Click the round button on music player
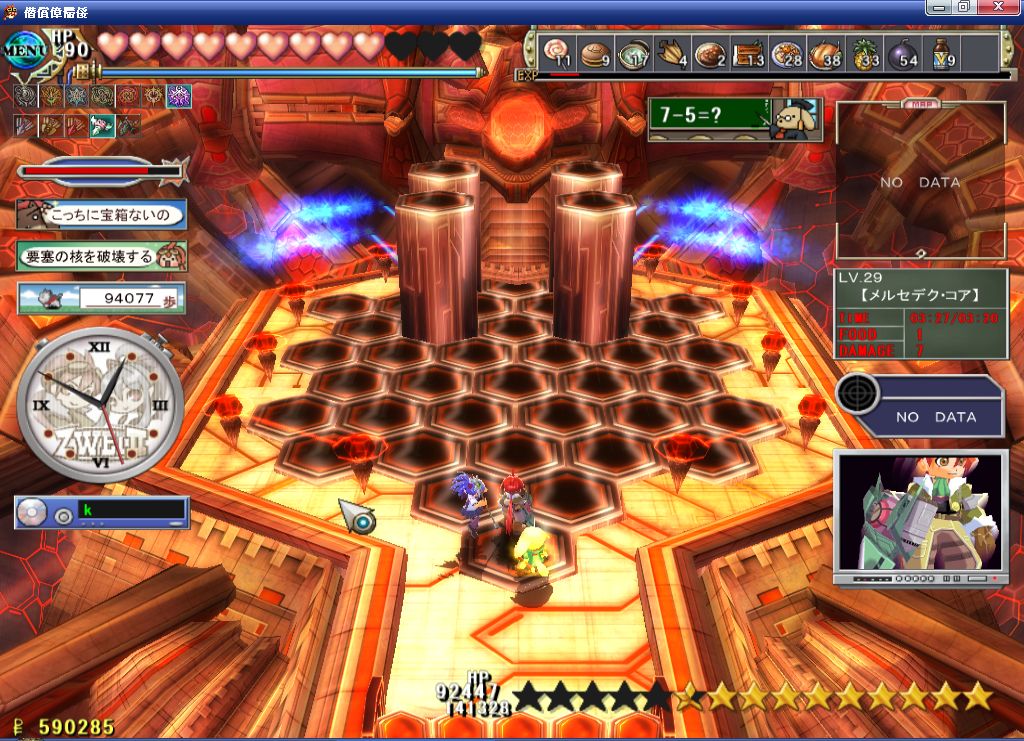Image resolution: width=1024 pixels, height=741 pixels. tap(63, 517)
